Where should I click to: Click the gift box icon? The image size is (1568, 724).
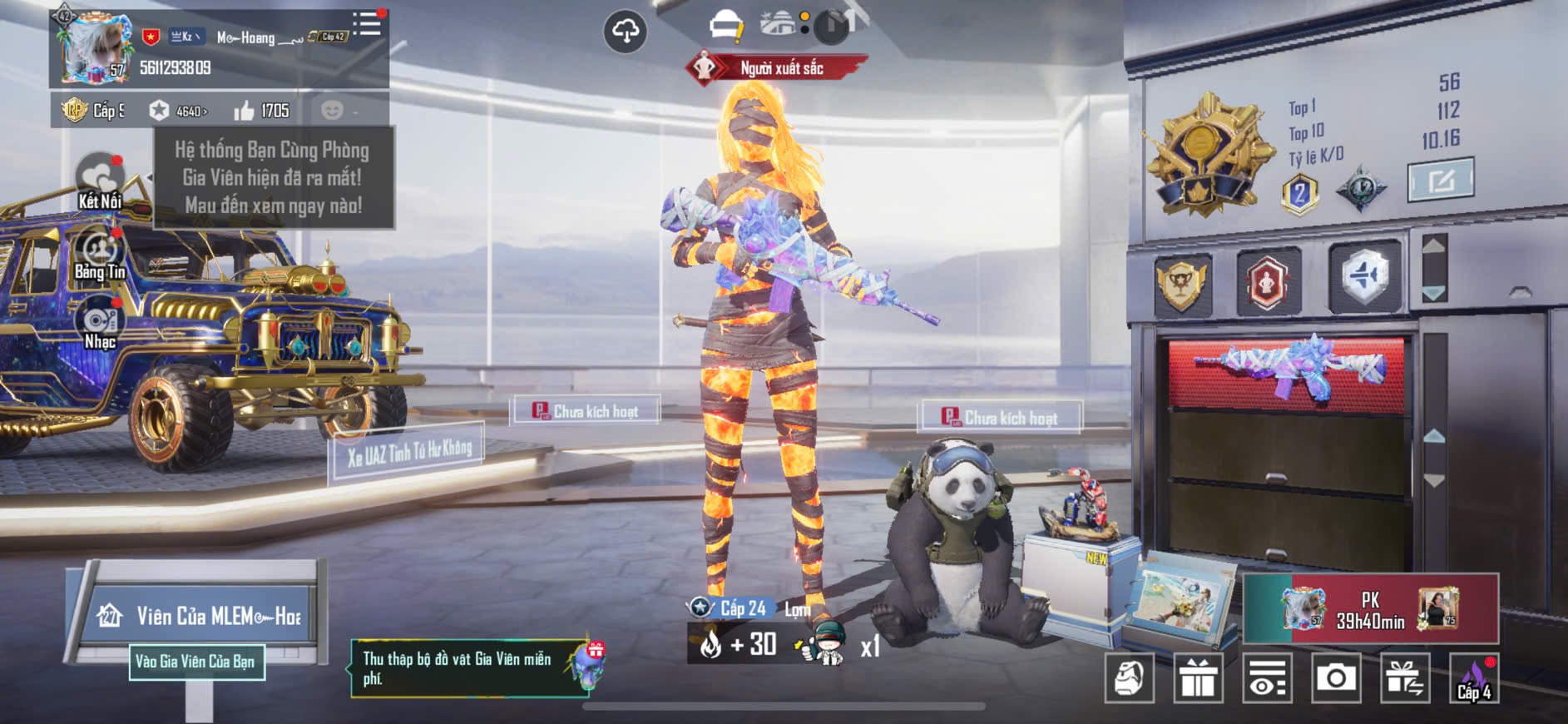[x=1198, y=678]
